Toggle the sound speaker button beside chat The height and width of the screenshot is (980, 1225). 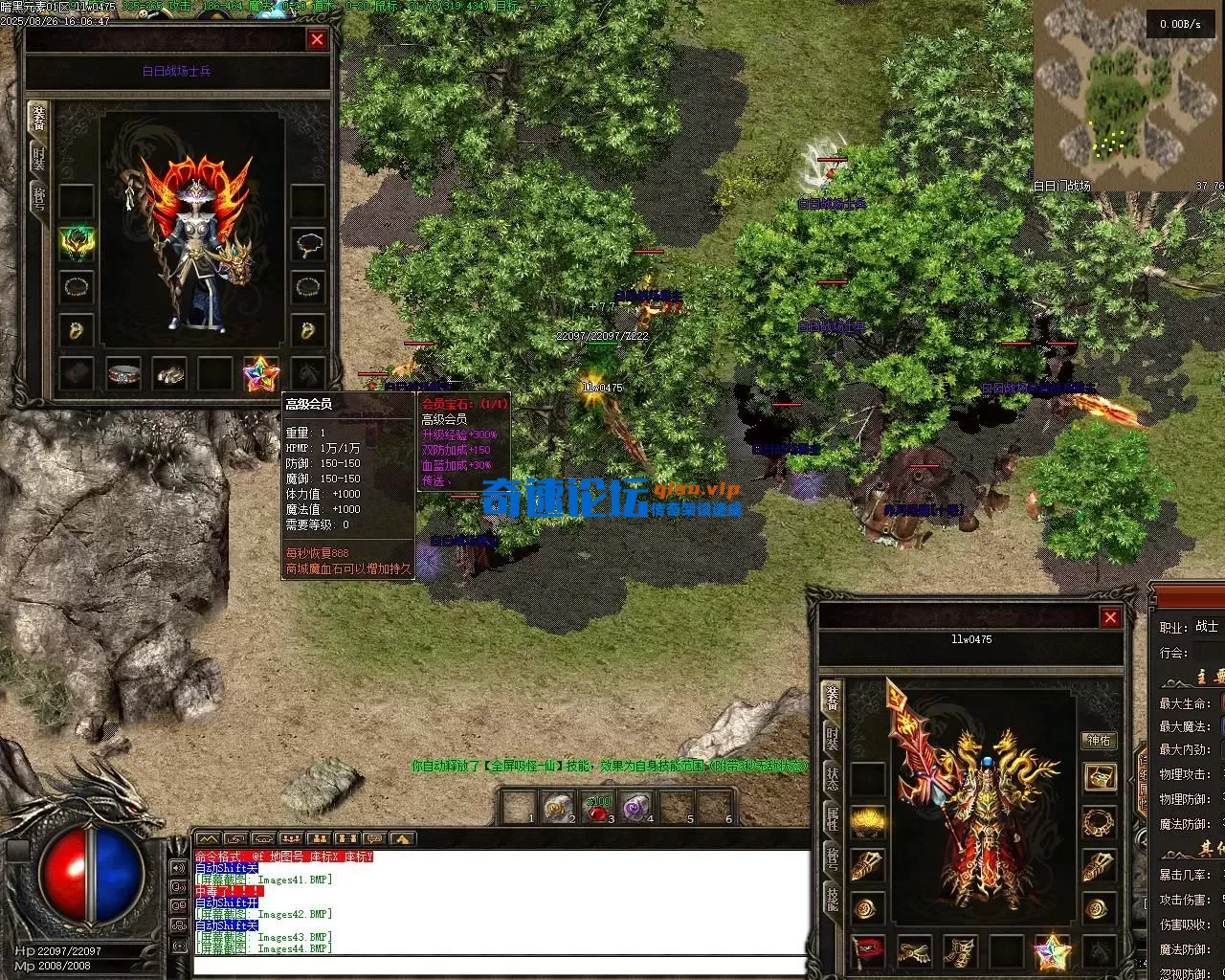click(178, 868)
